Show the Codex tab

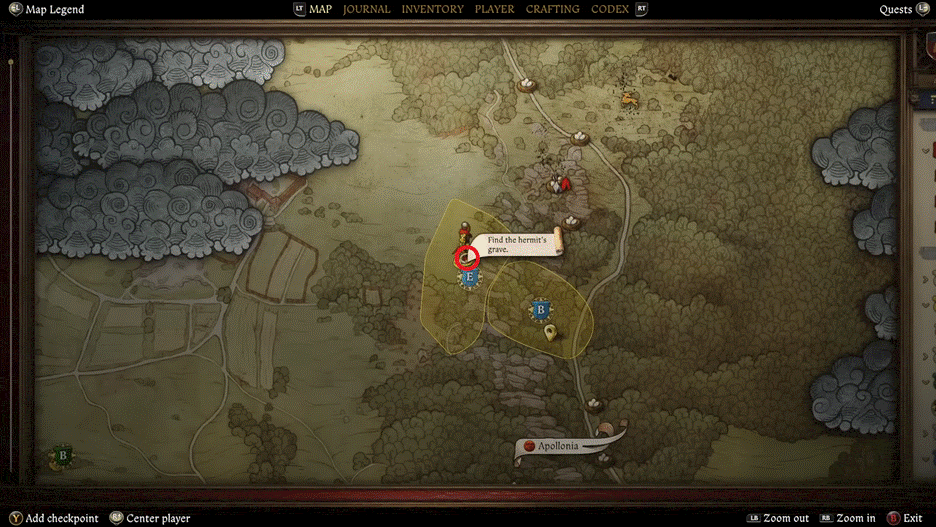(610, 9)
